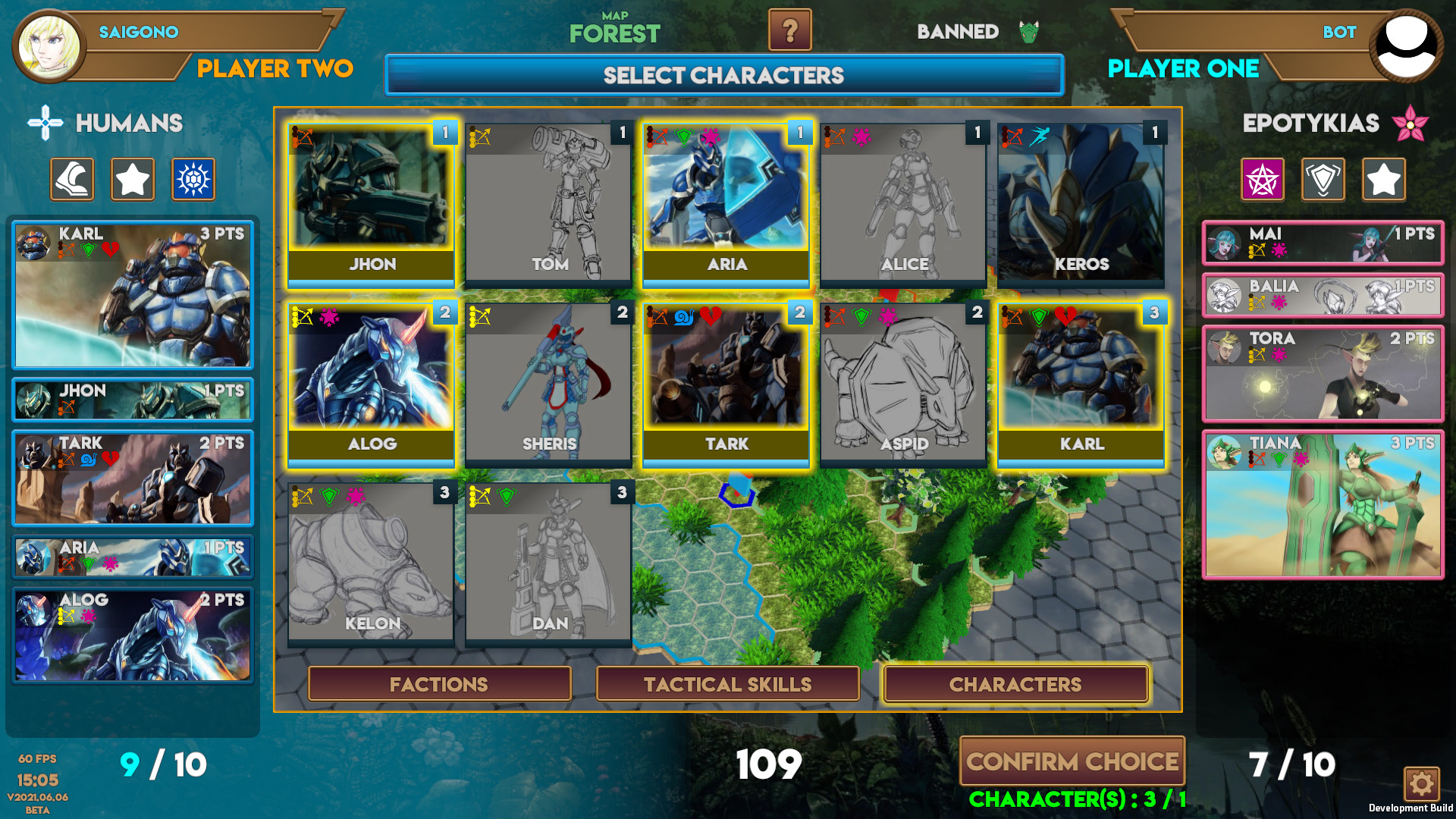1456x819 pixels.
Task: Click the shield skill icon for Epotykias
Action: pyautogui.click(x=1323, y=179)
